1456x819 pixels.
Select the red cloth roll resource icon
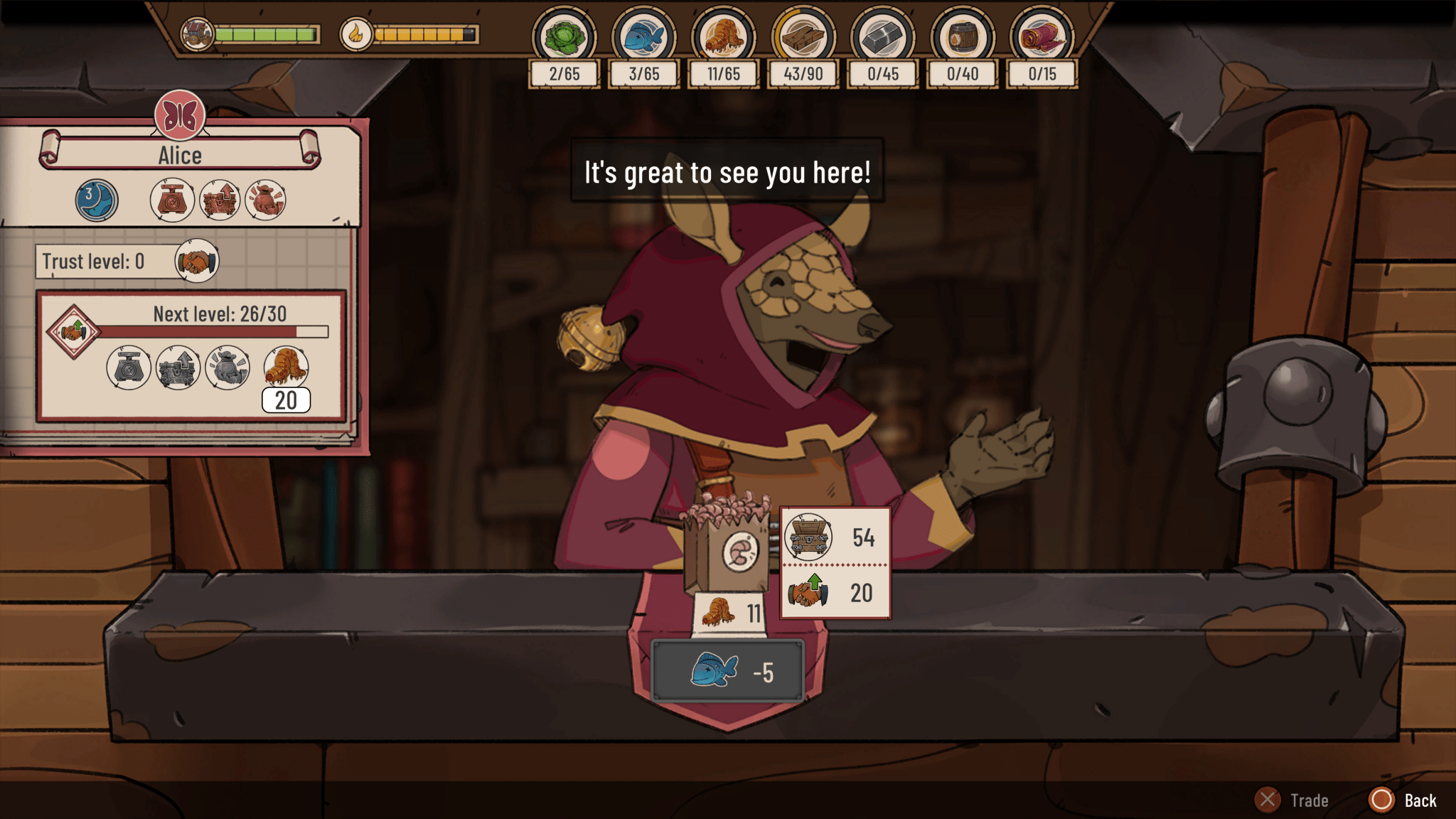coord(1042,36)
